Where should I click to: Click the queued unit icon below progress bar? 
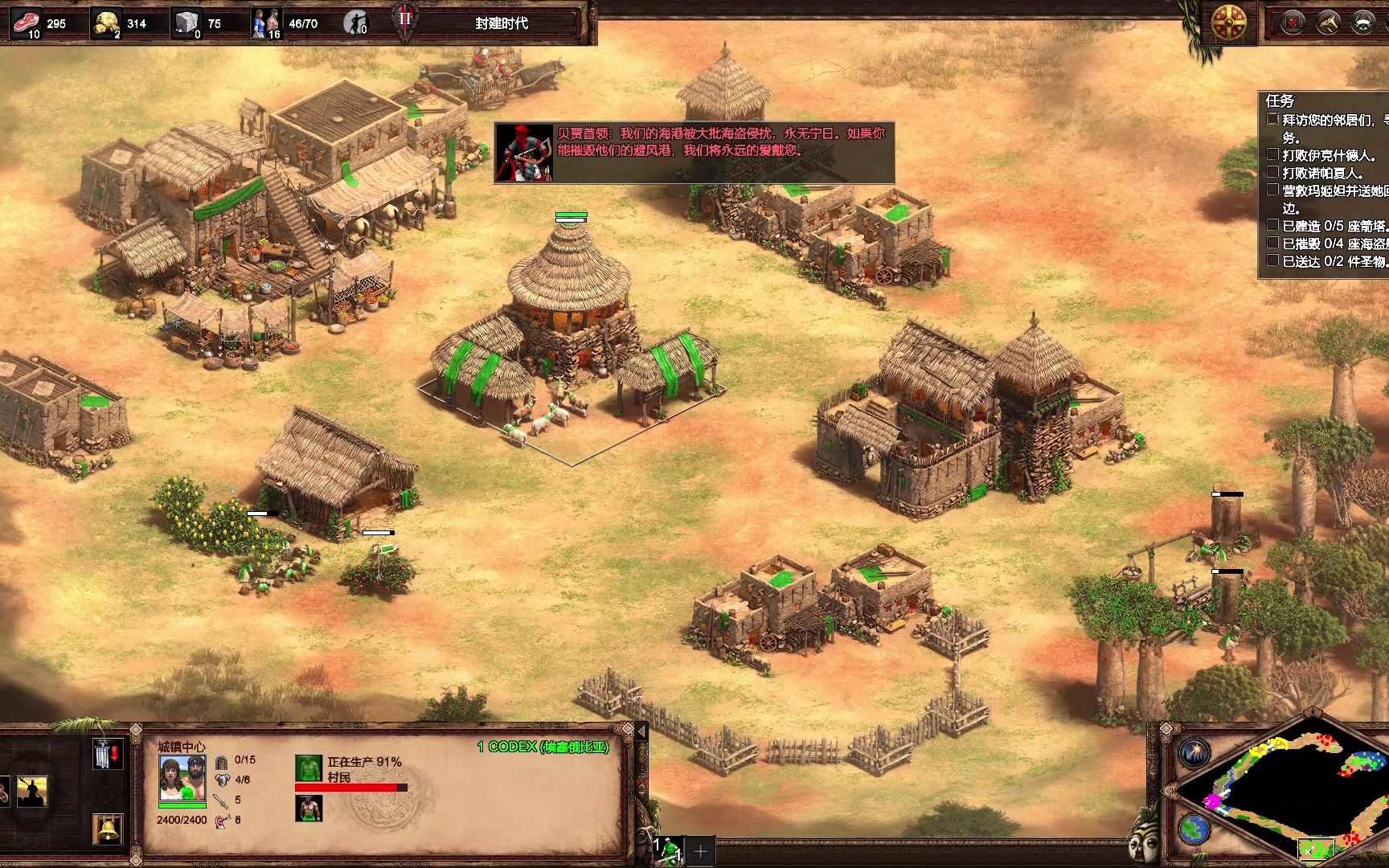pos(309,809)
